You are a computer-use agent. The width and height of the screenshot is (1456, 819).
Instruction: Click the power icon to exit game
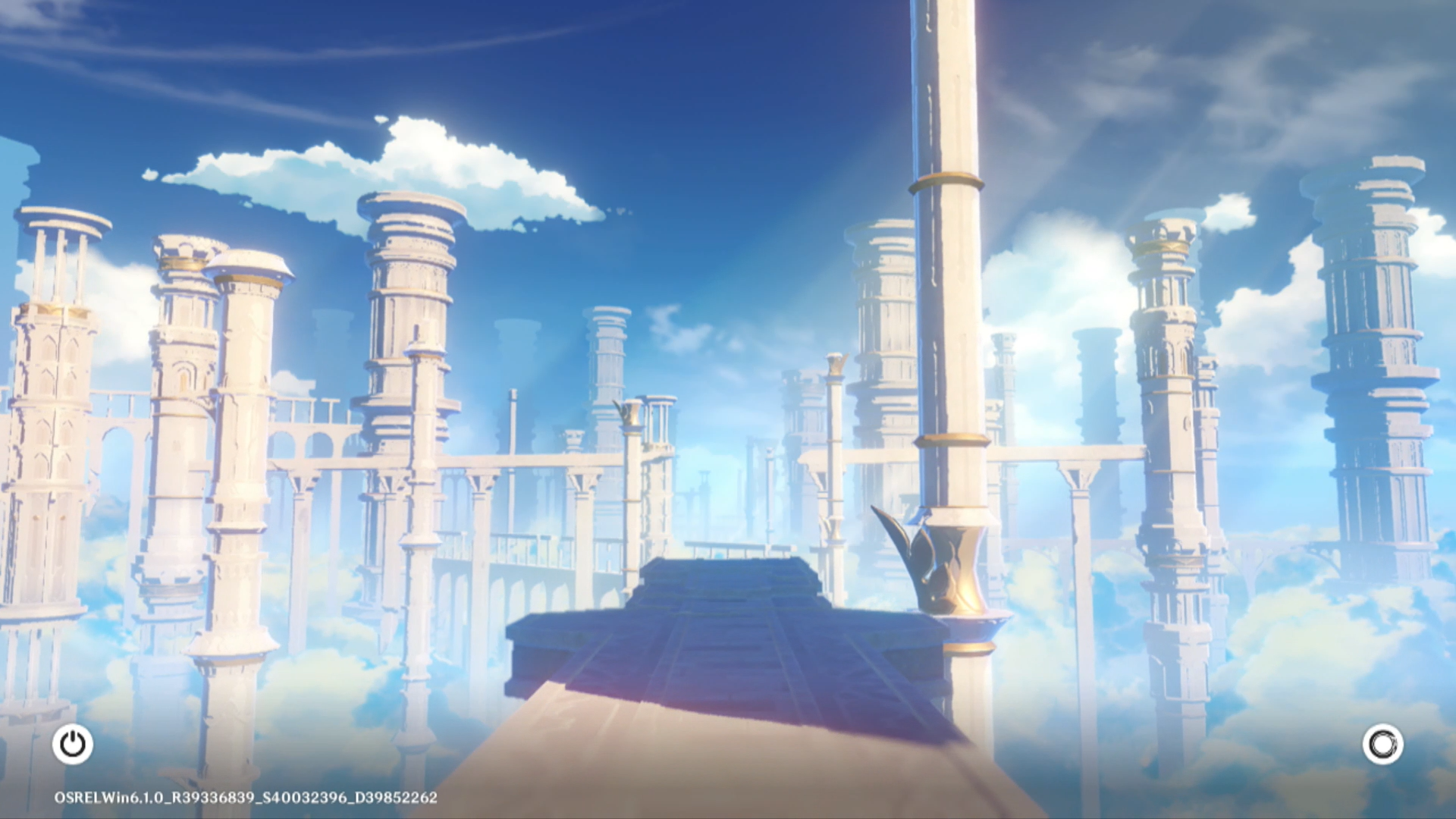tap(73, 744)
